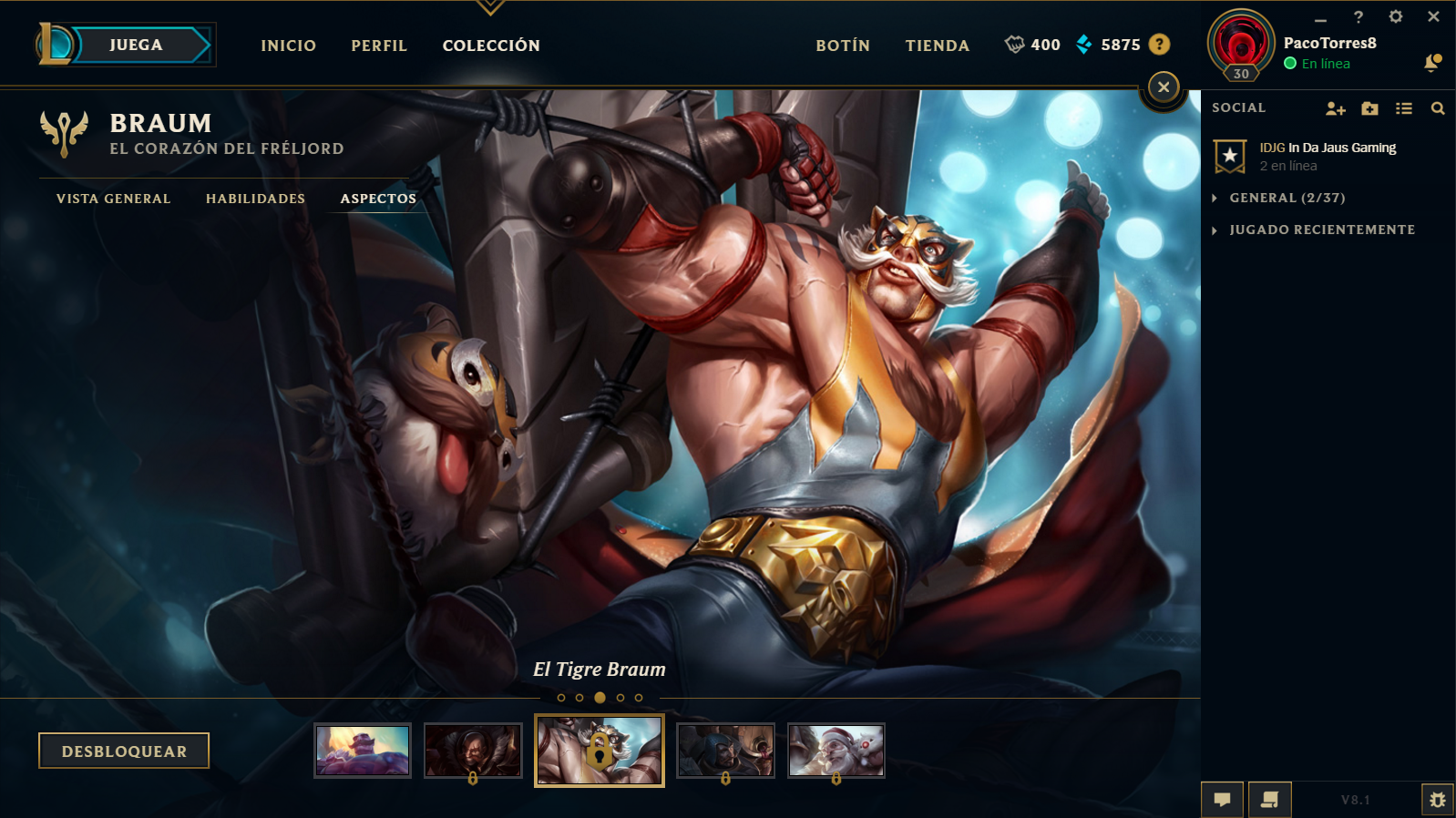Viewport: 1456px width, 818px height.
Task: Click the DESBLOQUEAR button
Action: click(124, 750)
